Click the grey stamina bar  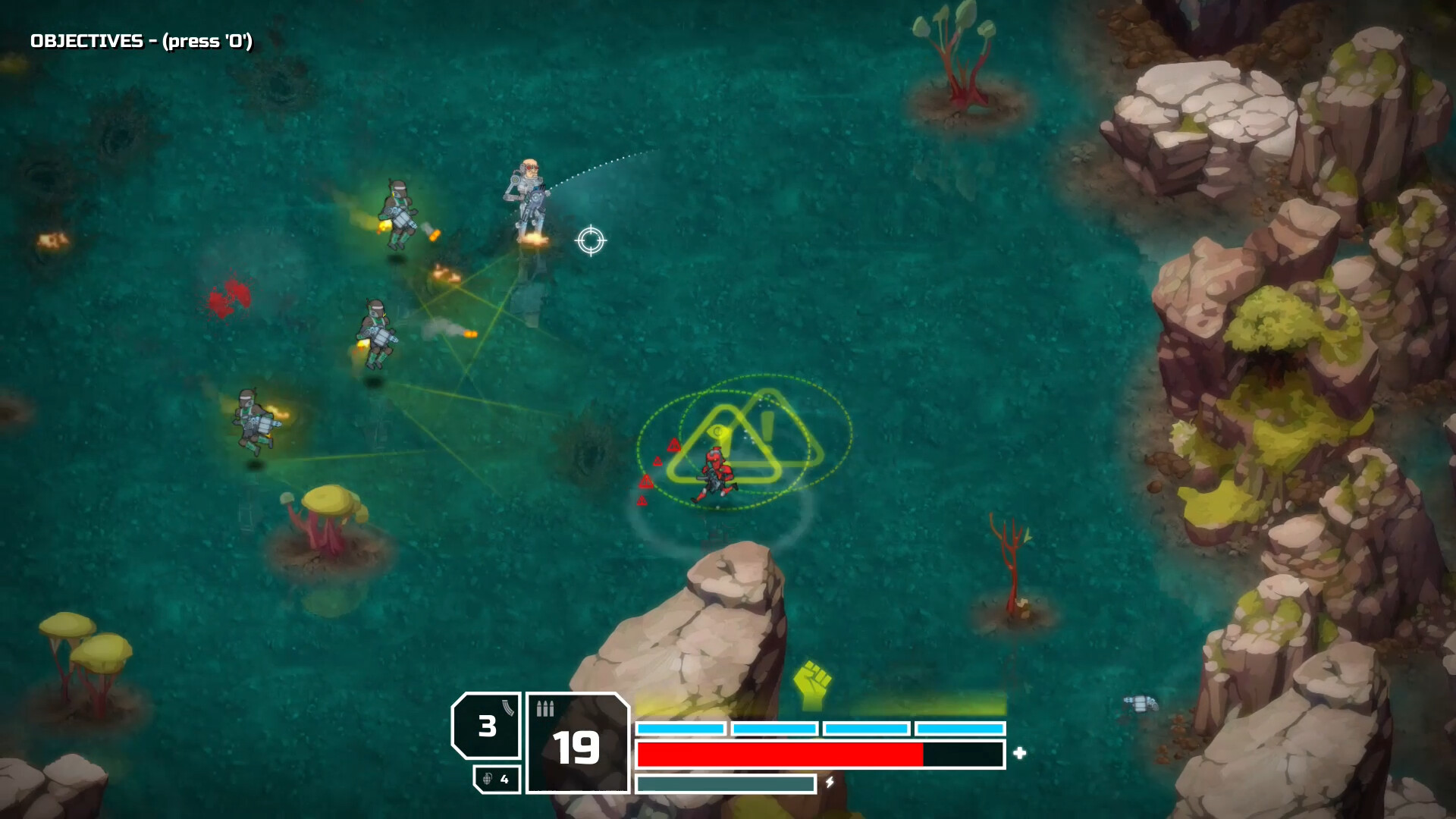pos(726,783)
